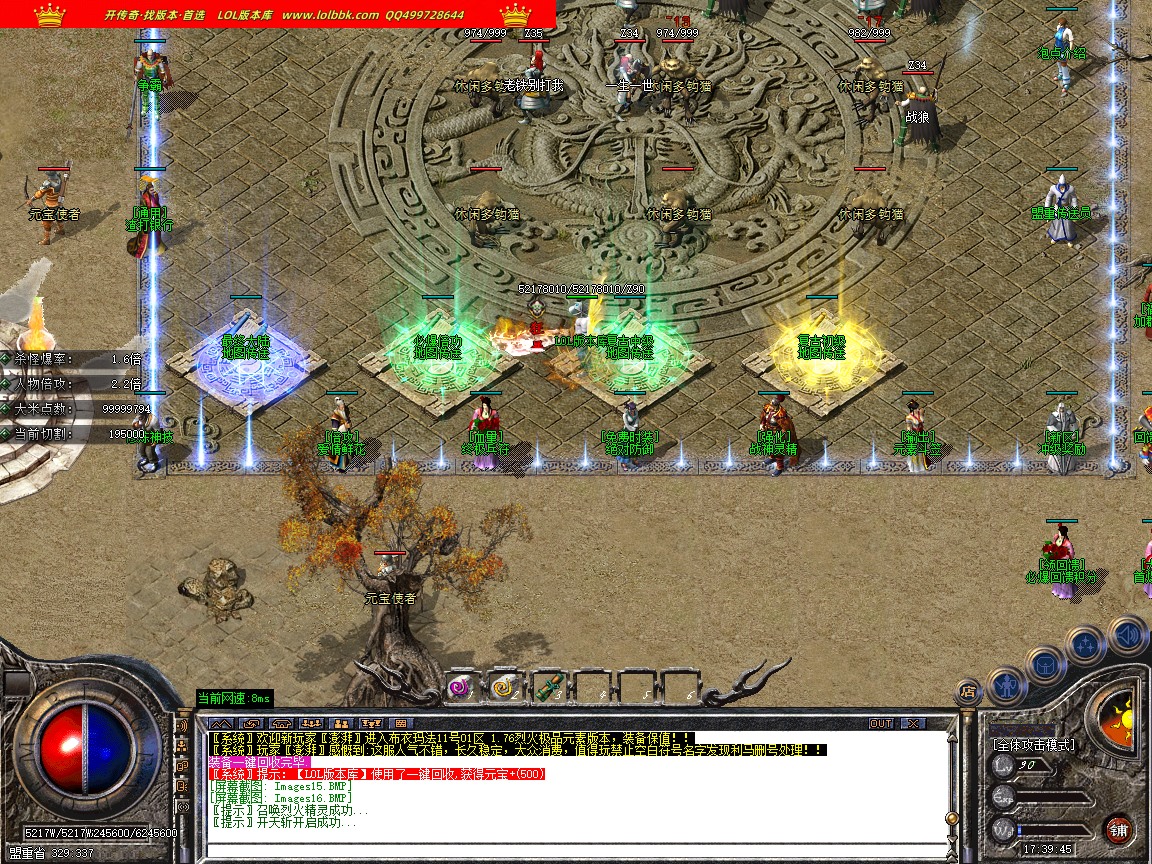Close the chat panel with the X button
1152x864 pixels.
[912, 723]
